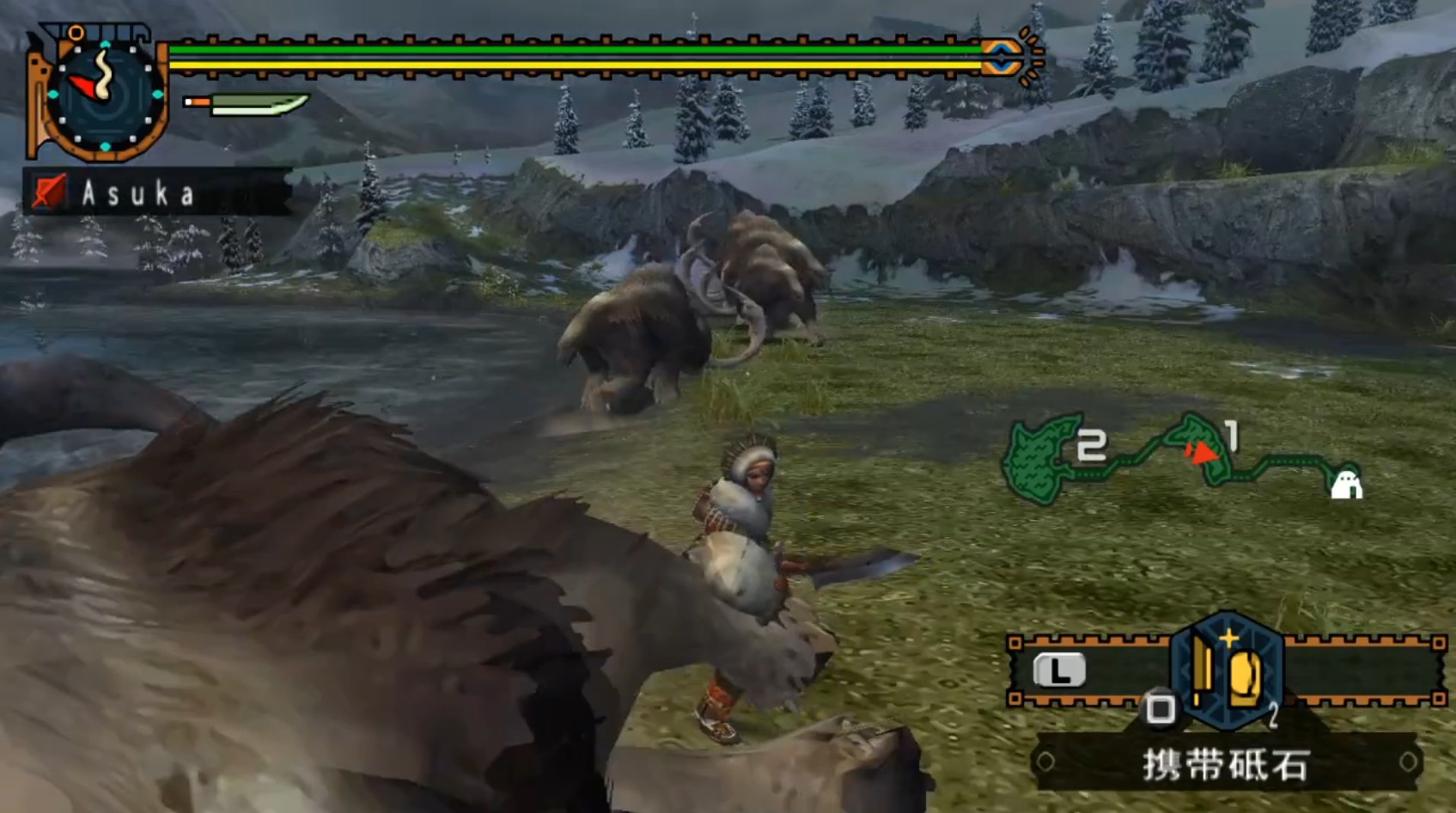Select the base camp marker on the map

pyautogui.click(x=1345, y=484)
